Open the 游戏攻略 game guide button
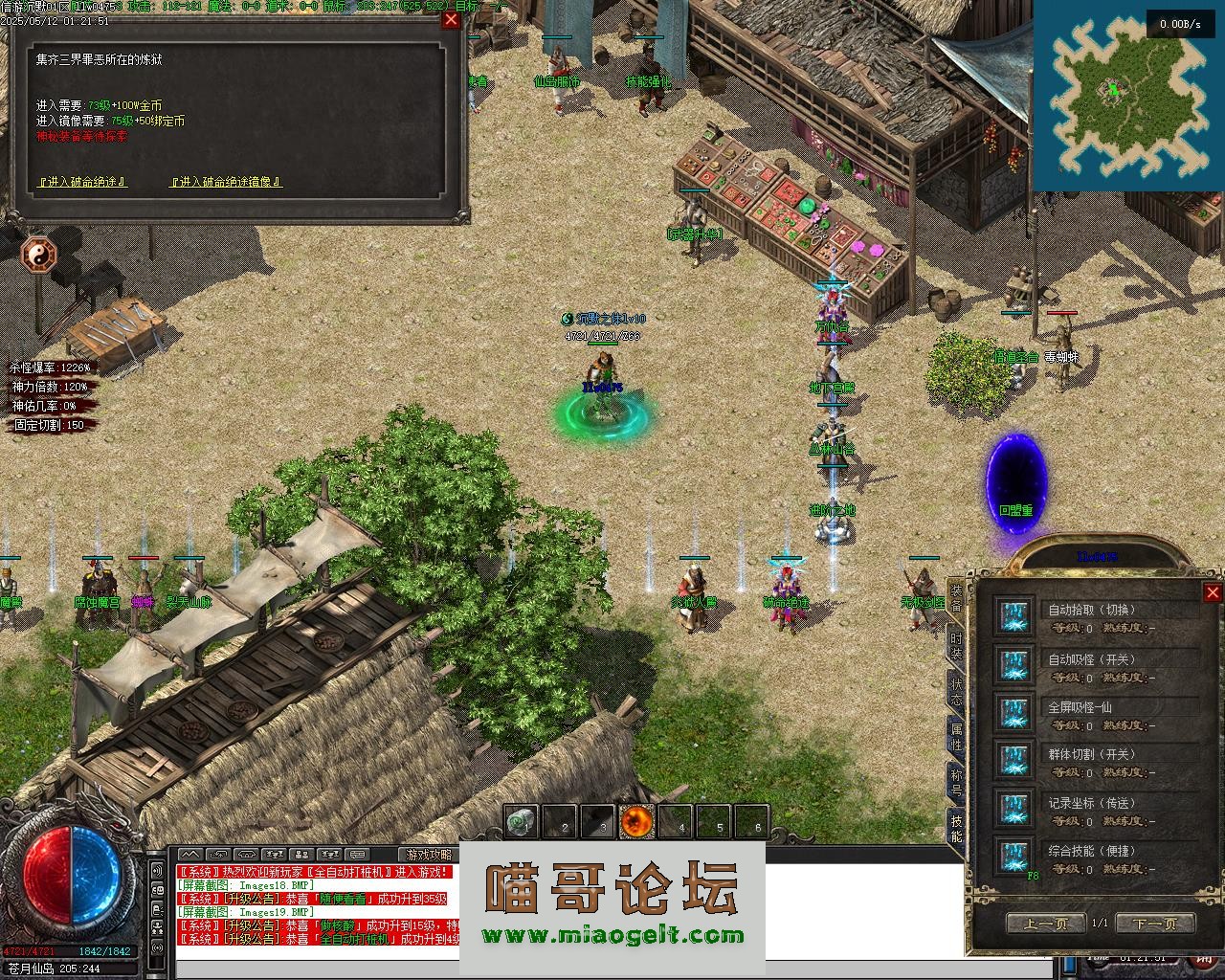This screenshot has width=1225, height=980. click(428, 855)
